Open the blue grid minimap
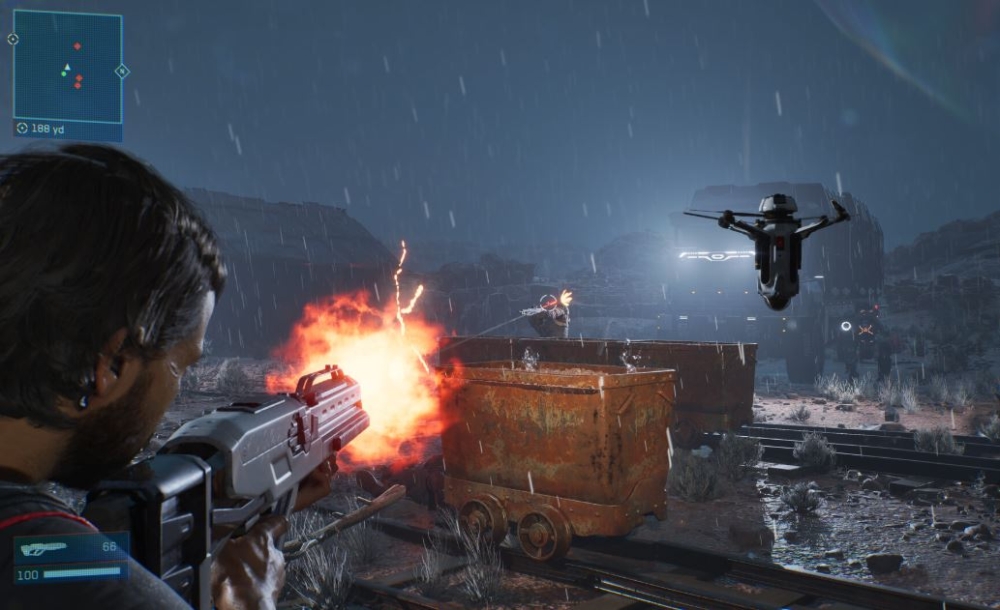 (67, 66)
